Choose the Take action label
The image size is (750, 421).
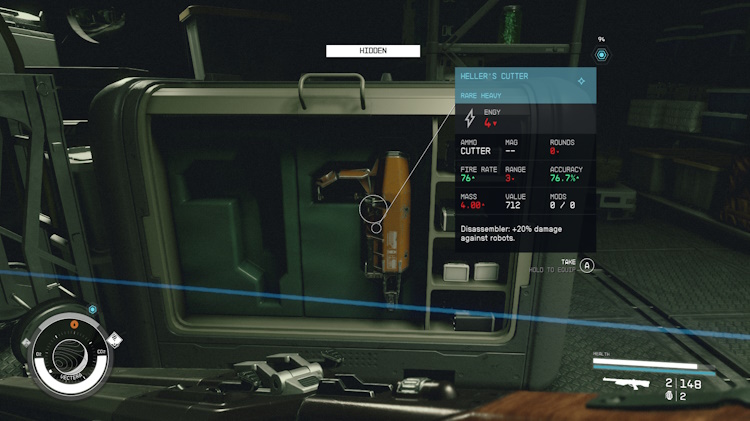568,262
